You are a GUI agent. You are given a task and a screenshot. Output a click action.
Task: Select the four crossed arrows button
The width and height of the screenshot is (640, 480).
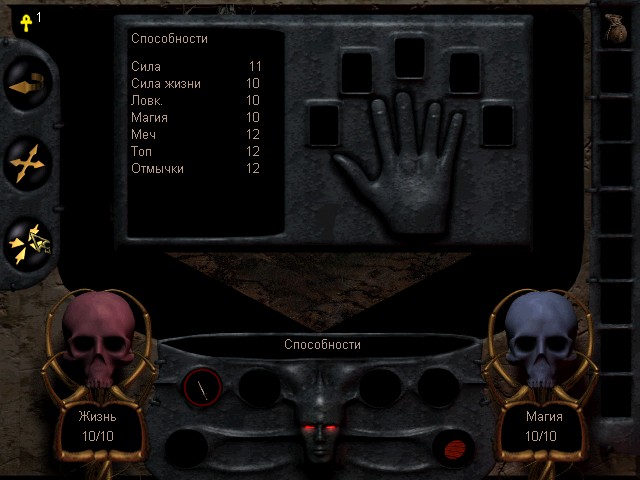point(26,162)
